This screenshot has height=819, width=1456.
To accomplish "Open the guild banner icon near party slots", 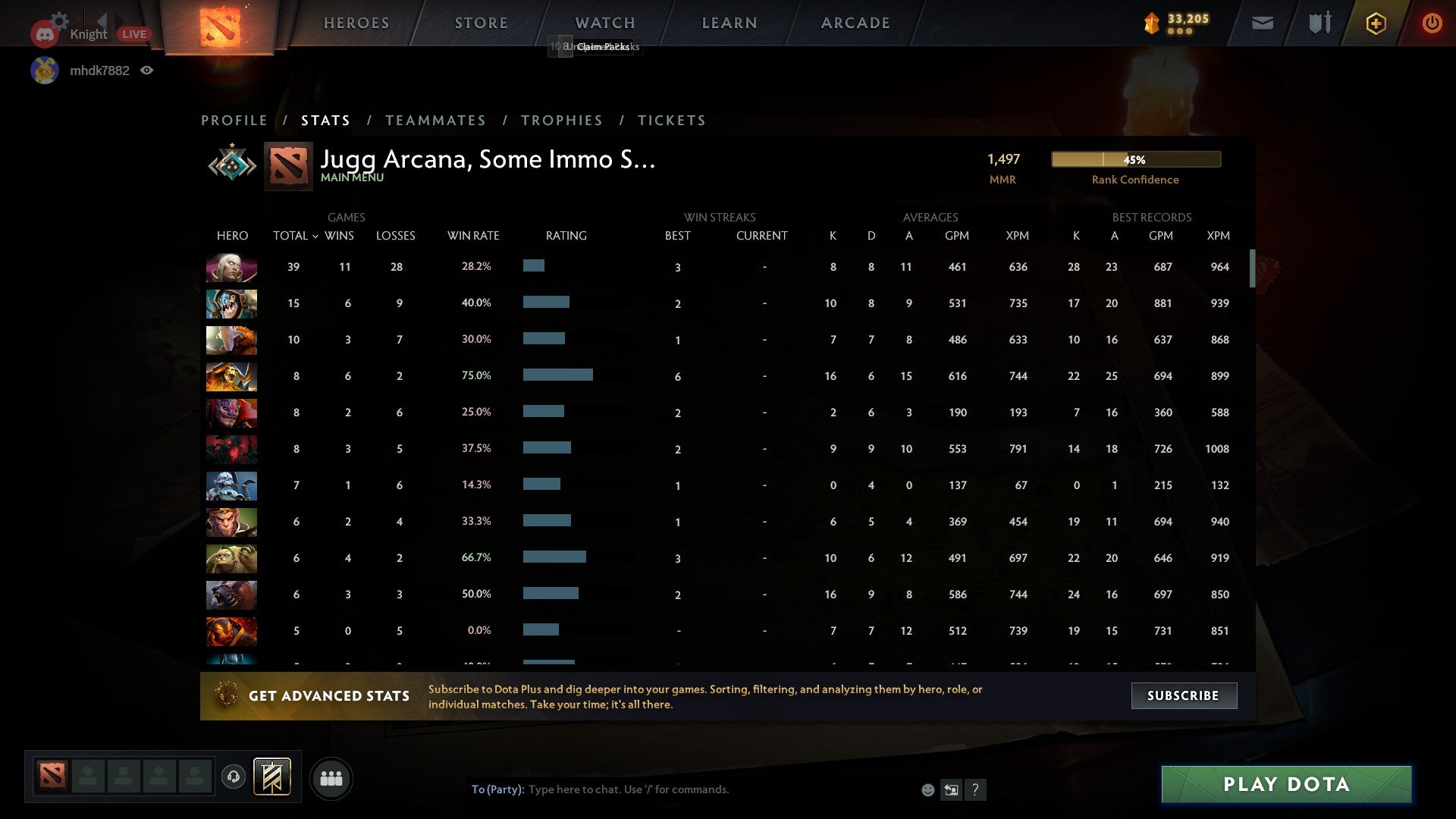I will [273, 778].
